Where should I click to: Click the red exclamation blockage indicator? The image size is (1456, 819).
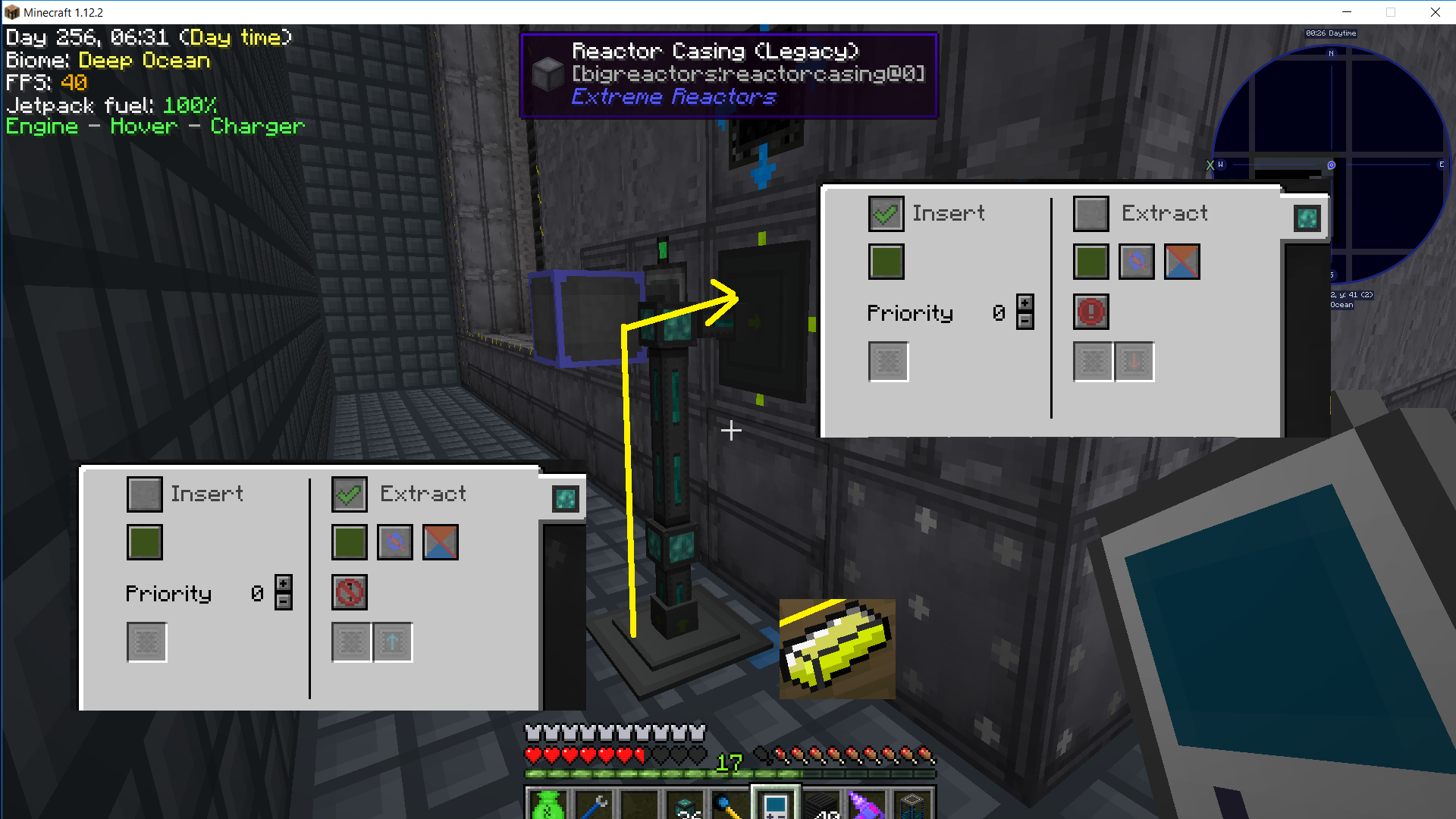click(1090, 312)
